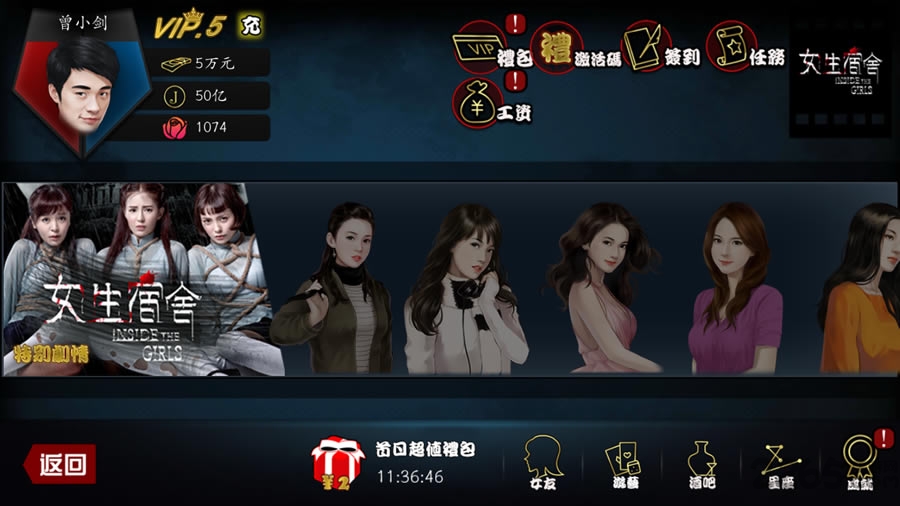Go back with the red 返回 button
The width and height of the screenshot is (900, 506).
coord(61,463)
